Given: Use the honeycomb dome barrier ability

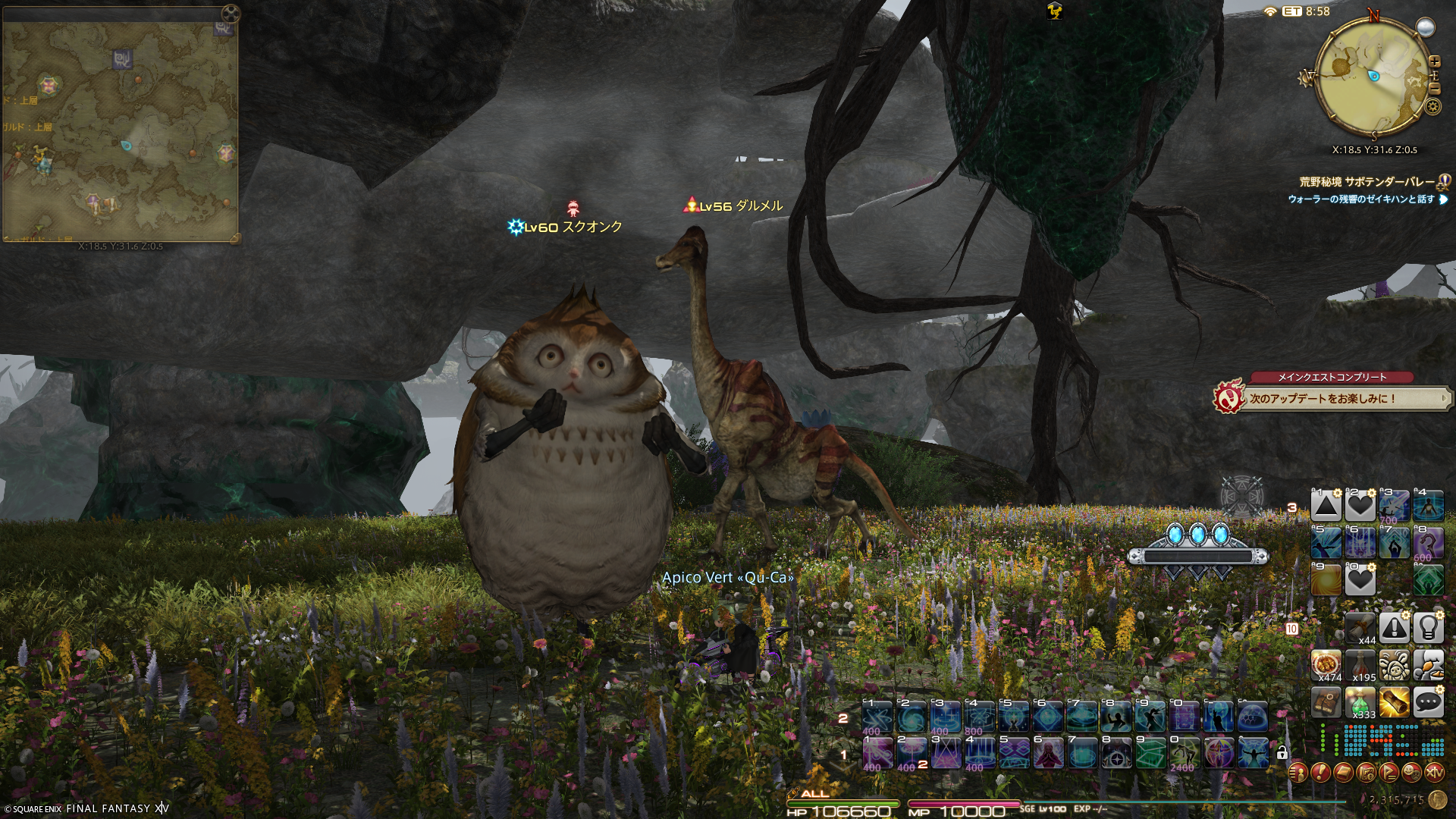Looking at the screenshot, I should tap(1253, 717).
